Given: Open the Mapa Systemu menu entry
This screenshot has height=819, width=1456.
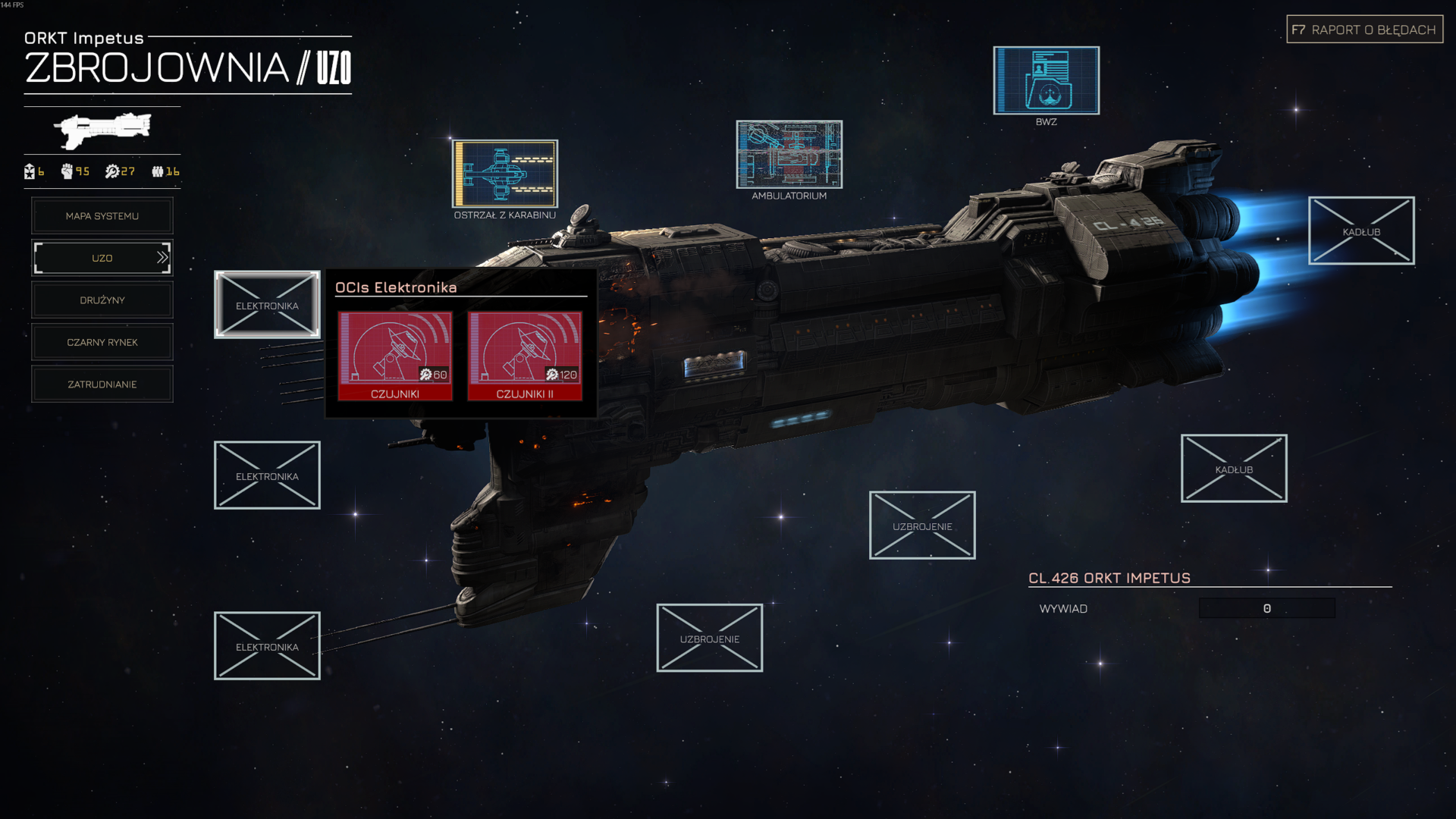Looking at the screenshot, I should coord(102,216).
